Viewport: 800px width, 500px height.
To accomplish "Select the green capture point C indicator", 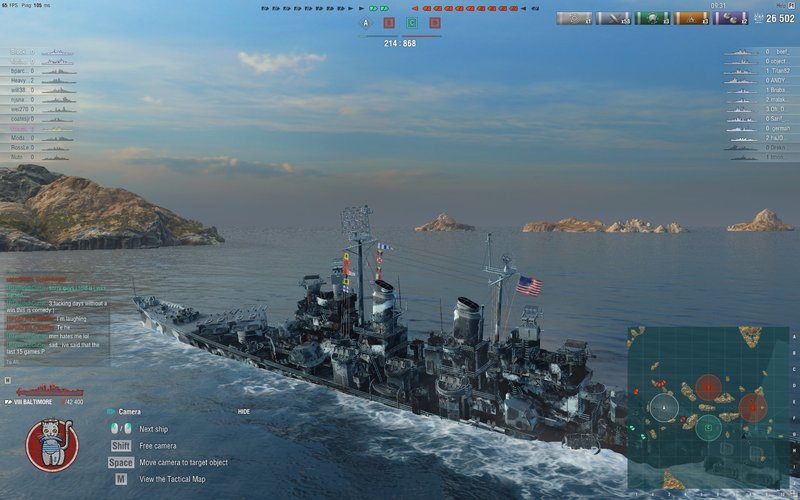I will pyautogui.click(x=412, y=22).
